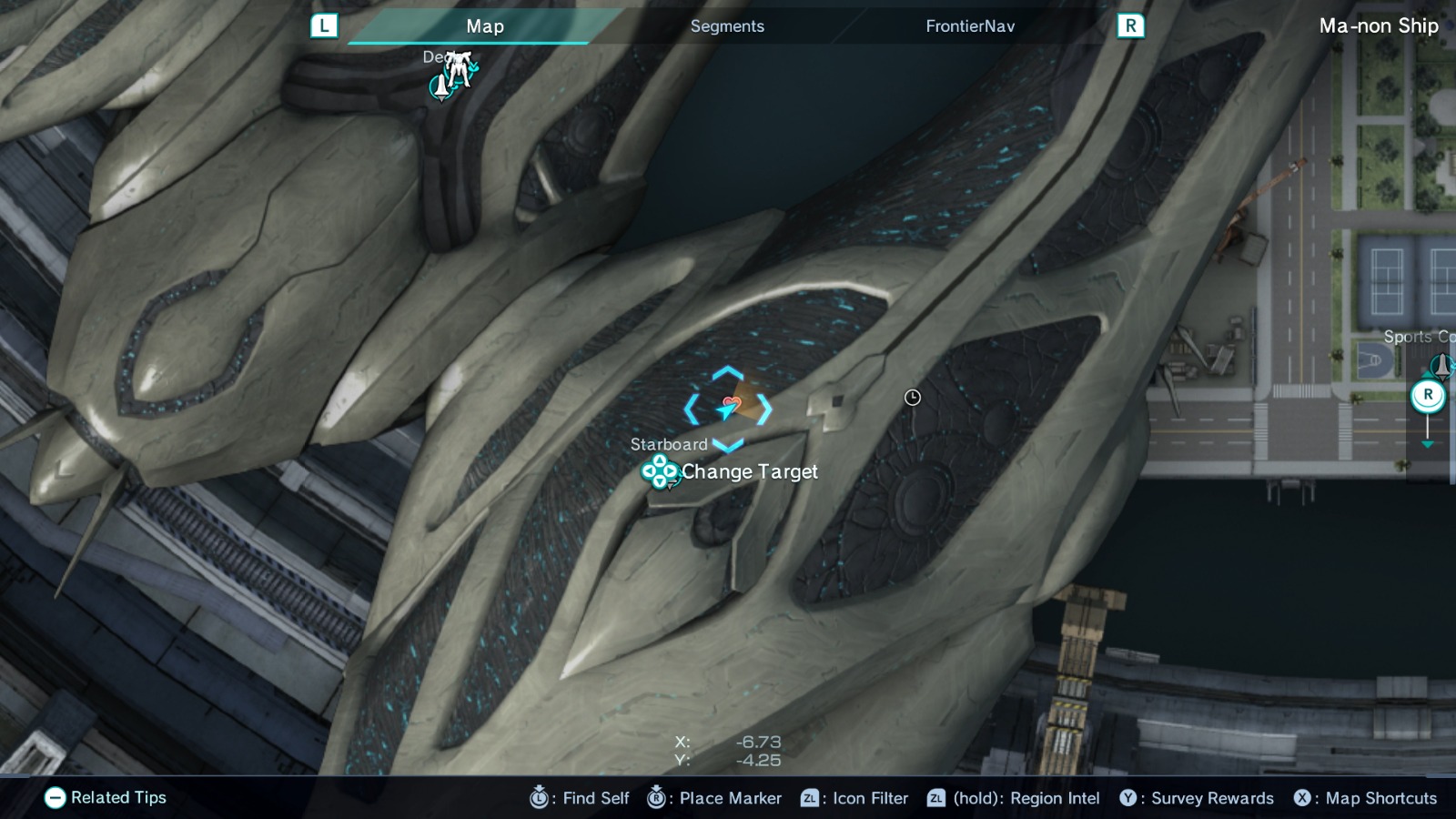Click the R shoulder button indicator
Viewport: 1456px width, 819px height.
tap(1131, 25)
